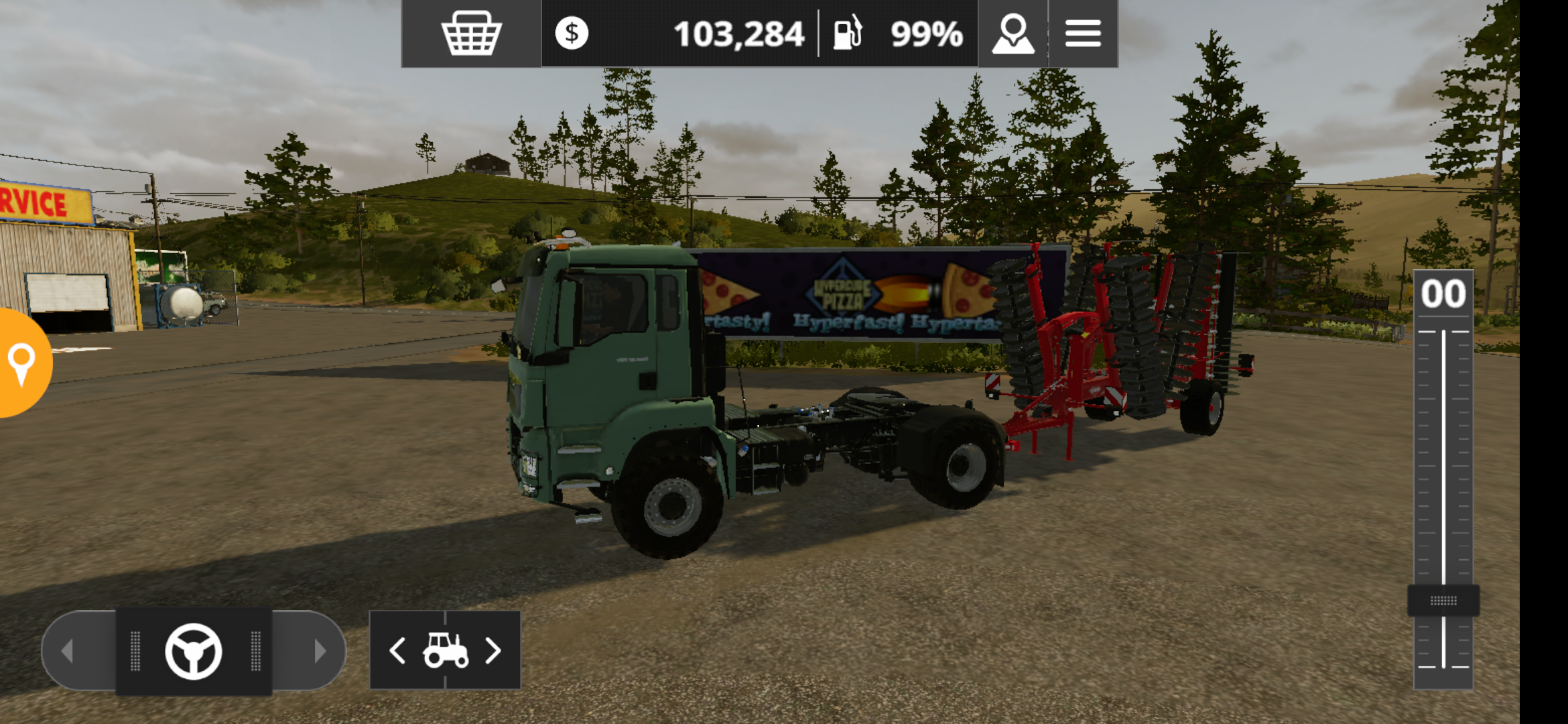Screen dimensions: 1568x724
Task: Switch to the next vehicle
Action: click(493, 650)
